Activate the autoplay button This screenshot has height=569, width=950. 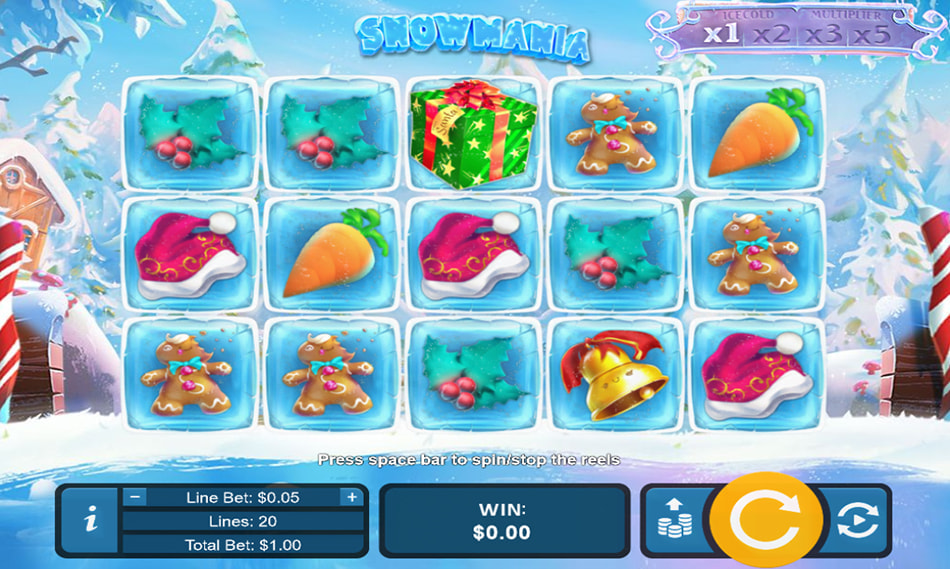click(857, 520)
